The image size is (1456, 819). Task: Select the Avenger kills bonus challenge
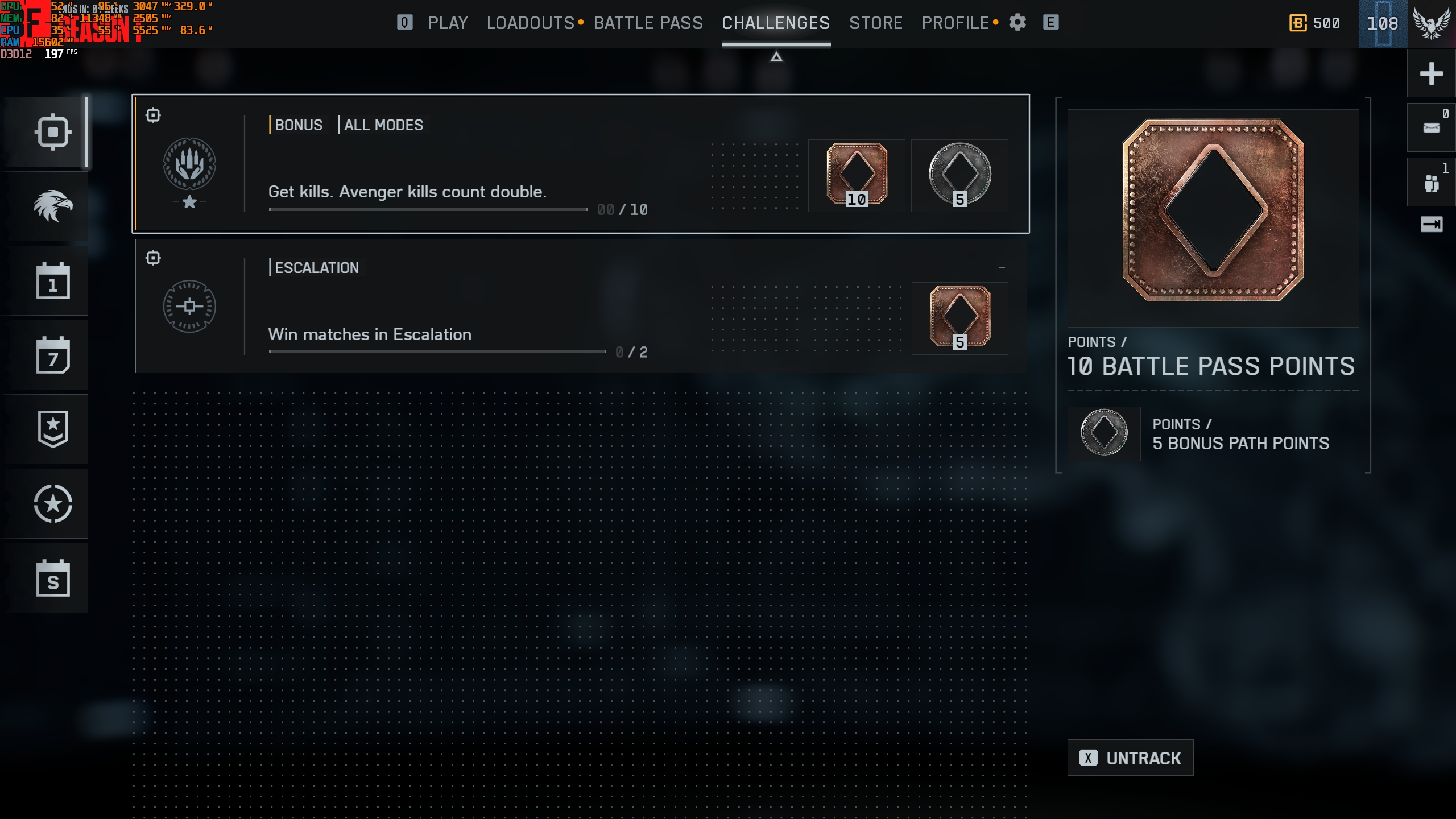(x=580, y=164)
